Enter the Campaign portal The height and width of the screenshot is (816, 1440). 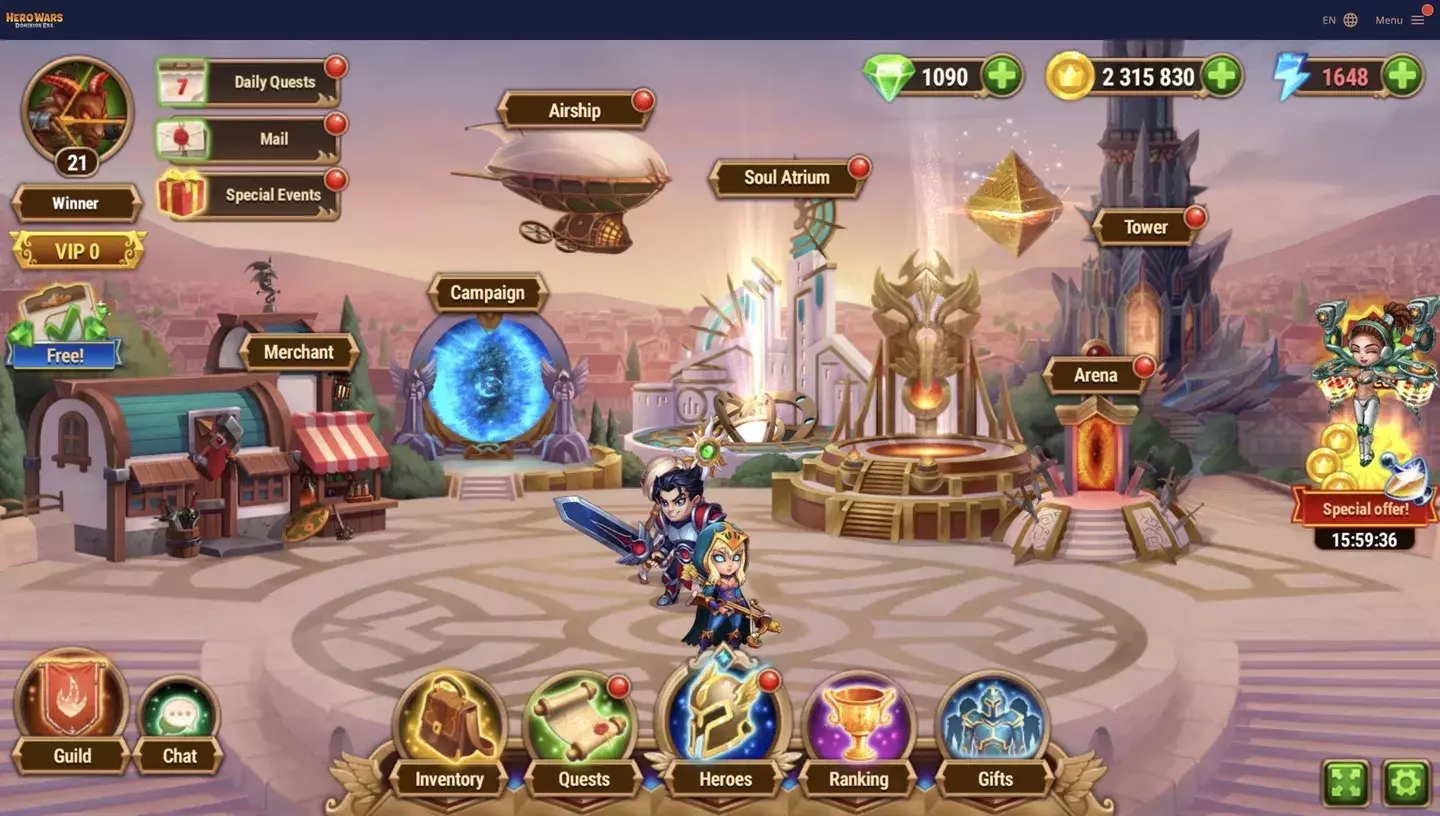point(487,293)
